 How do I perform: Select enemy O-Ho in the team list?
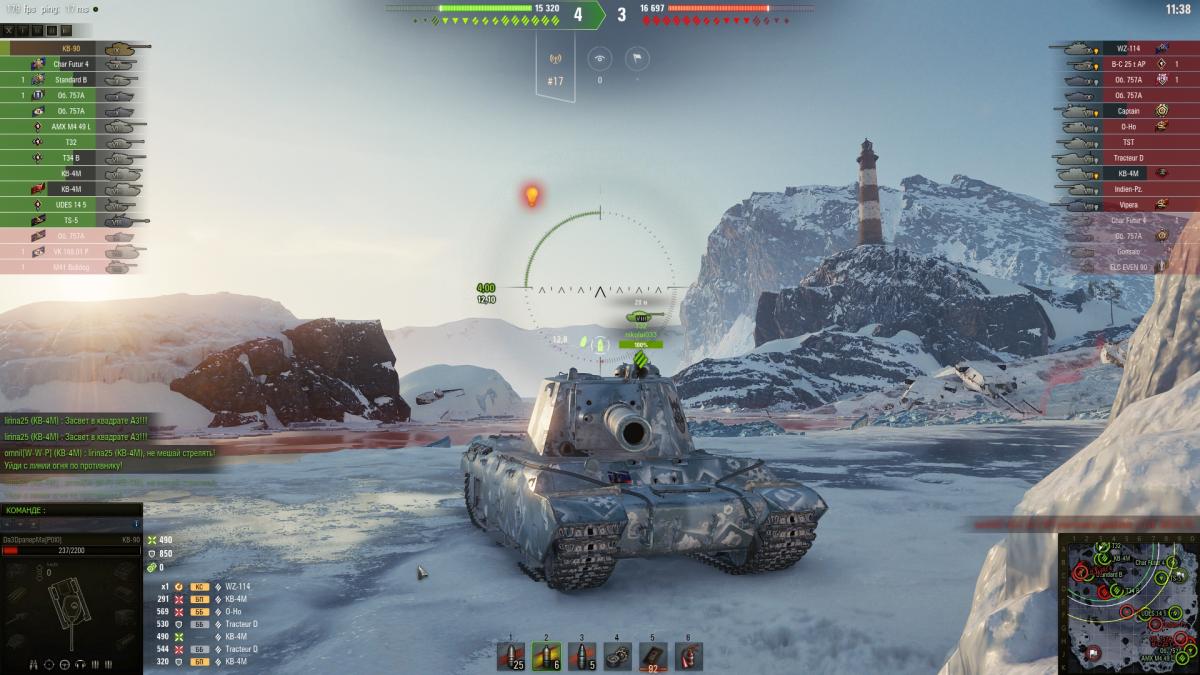1128,127
